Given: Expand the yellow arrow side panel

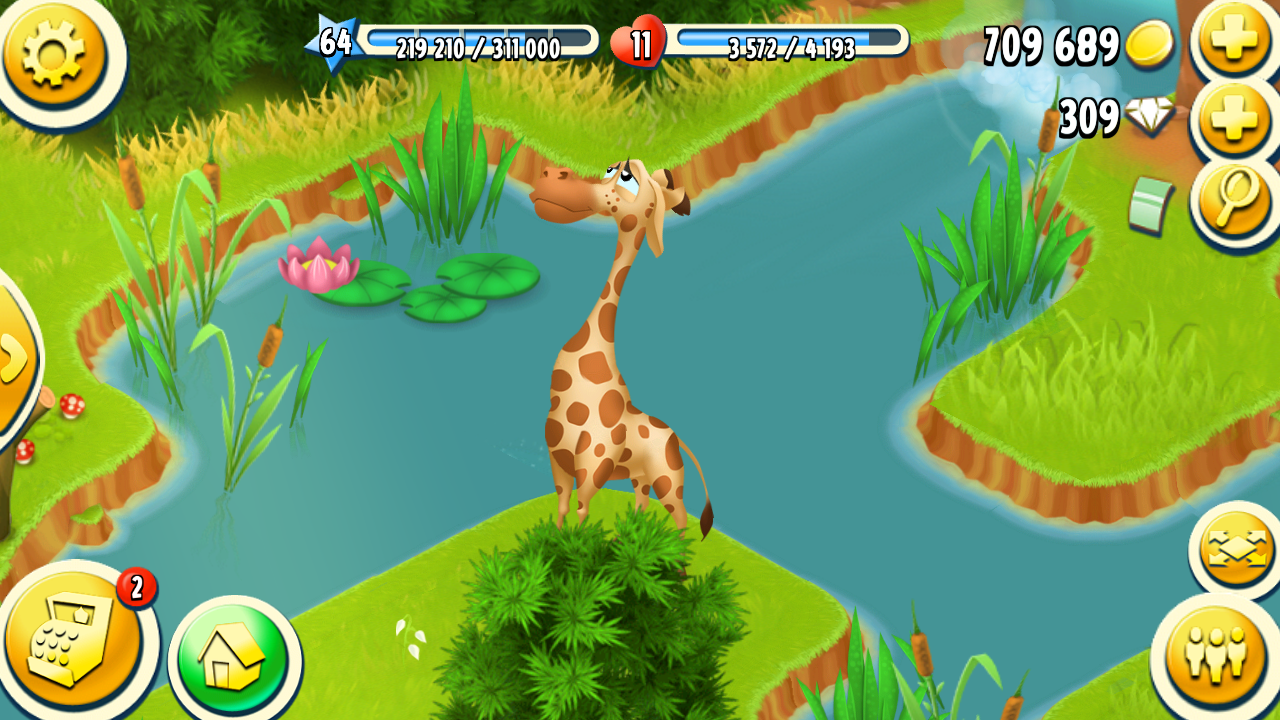Looking at the screenshot, I should tap(14, 357).
